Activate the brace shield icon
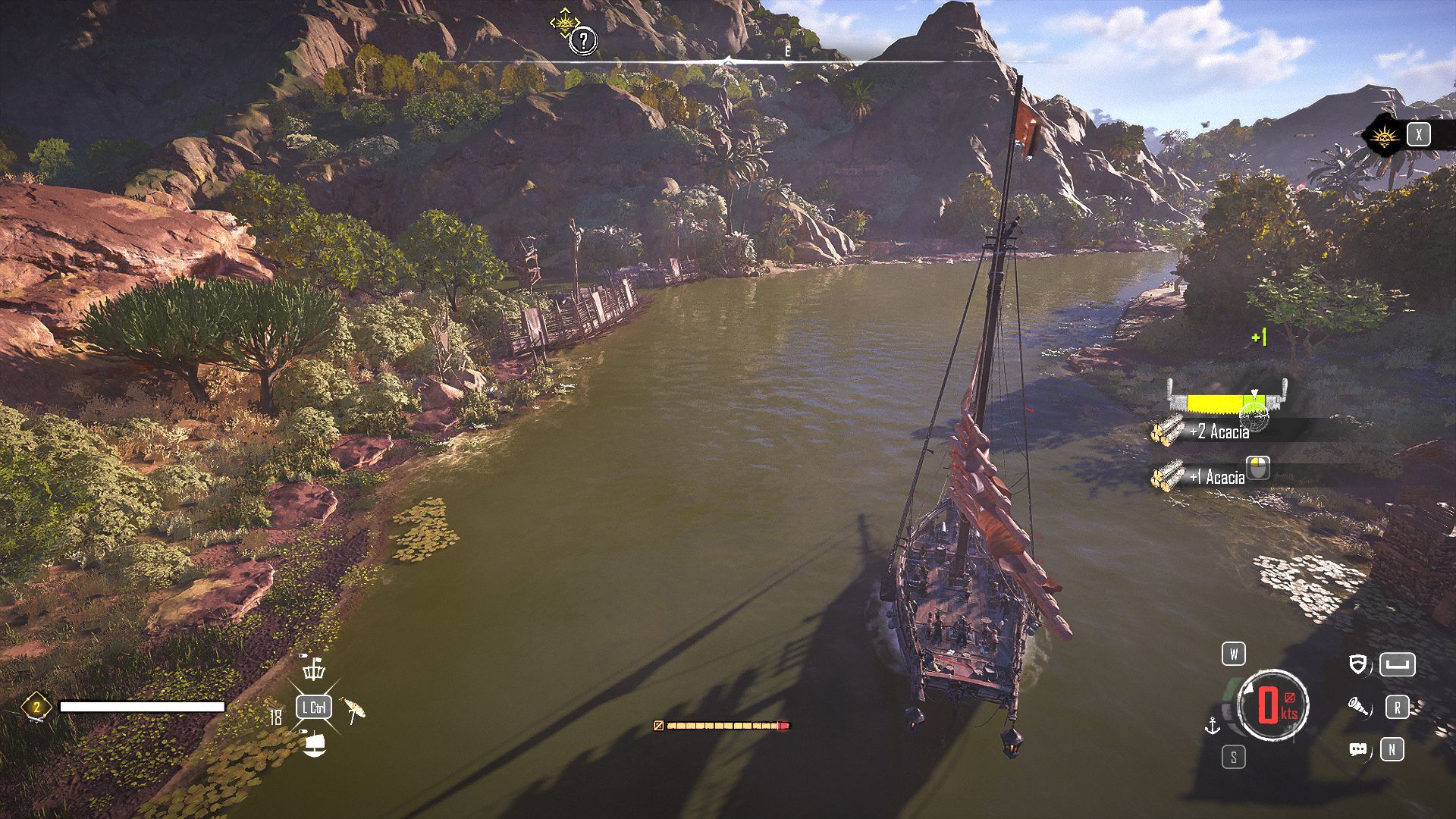Viewport: 1456px width, 819px height. click(1358, 665)
